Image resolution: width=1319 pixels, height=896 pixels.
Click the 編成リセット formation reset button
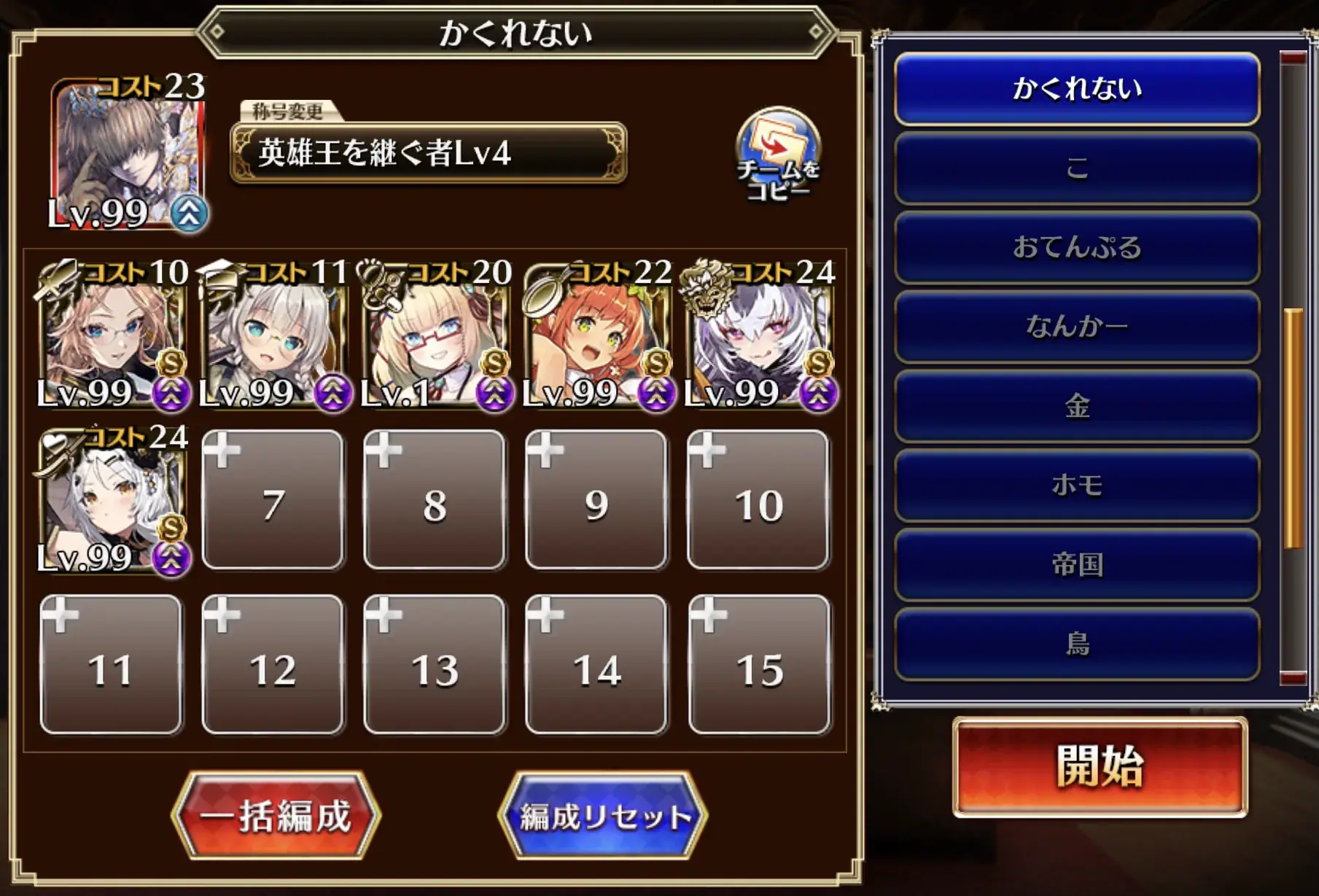598,818
